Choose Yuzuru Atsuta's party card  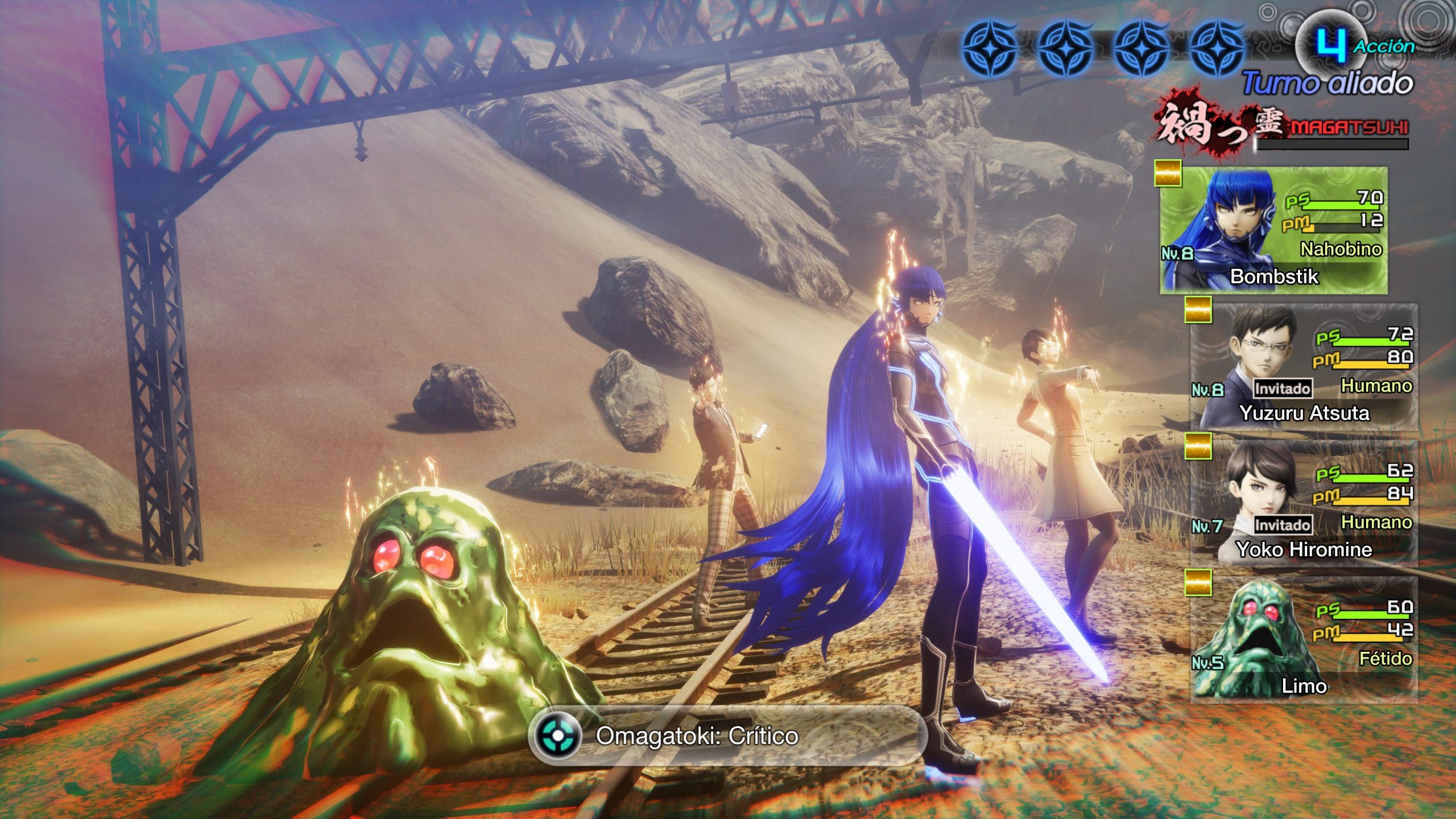pos(1304,367)
